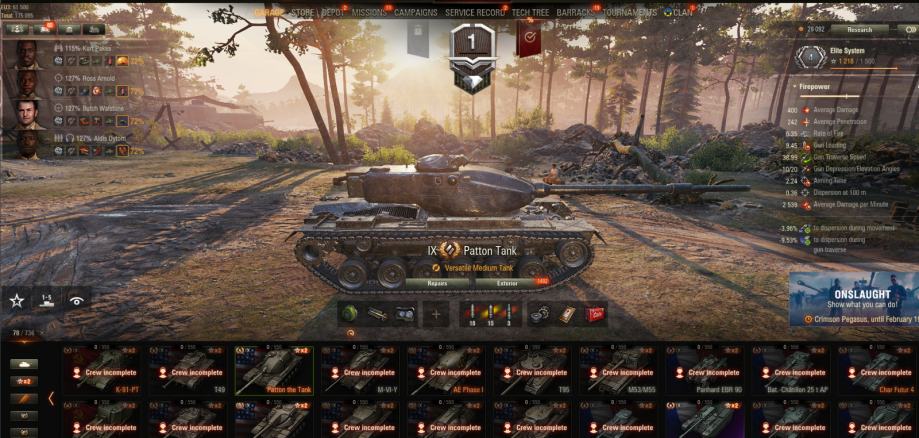
Task: Toggle the eye view icon
Action: 76,299
